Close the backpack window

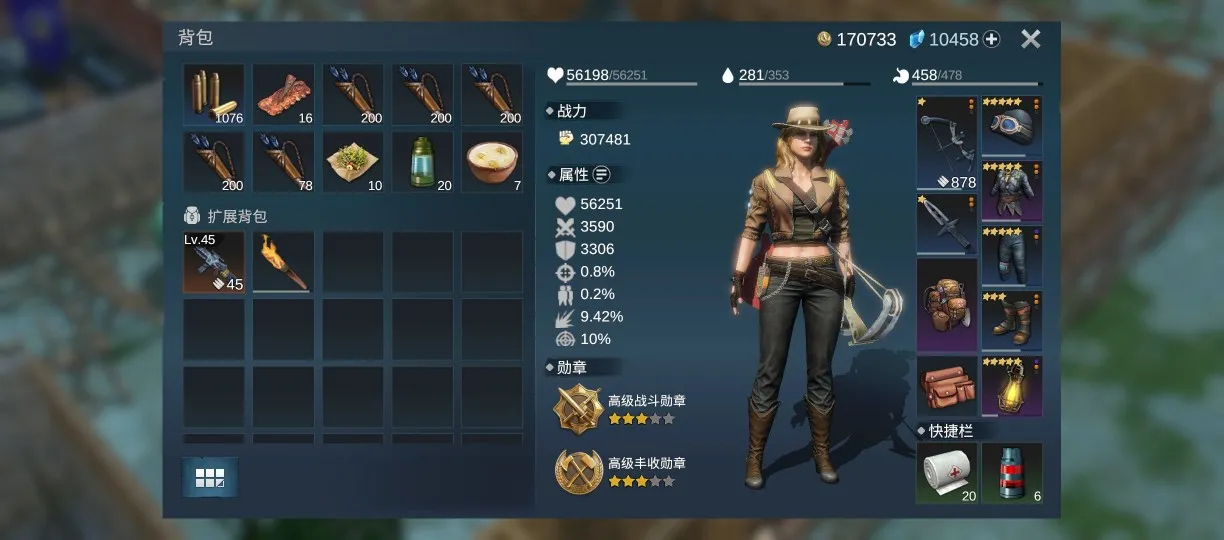coord(1030,39)
